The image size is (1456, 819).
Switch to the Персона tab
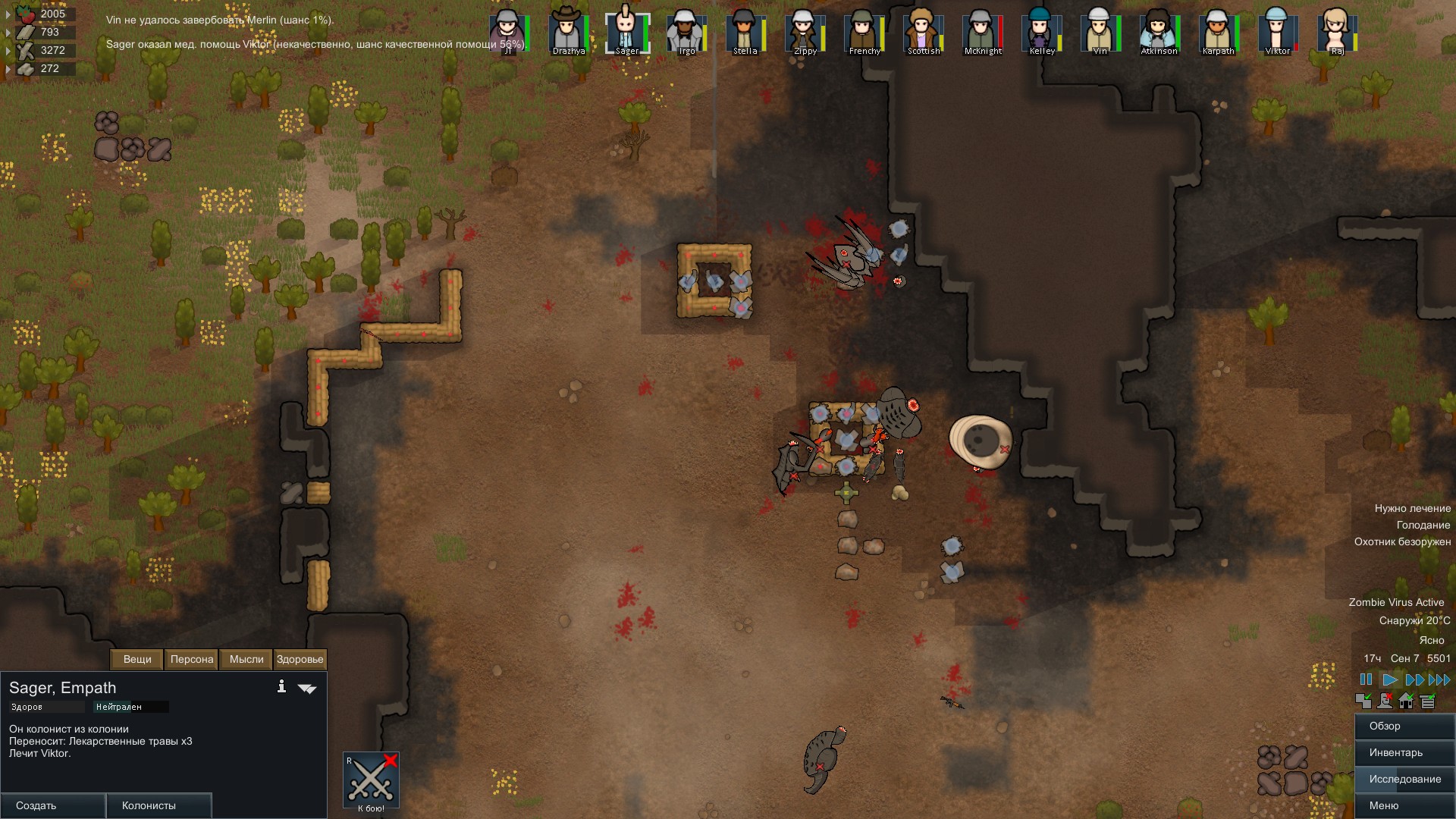point(192,659)
